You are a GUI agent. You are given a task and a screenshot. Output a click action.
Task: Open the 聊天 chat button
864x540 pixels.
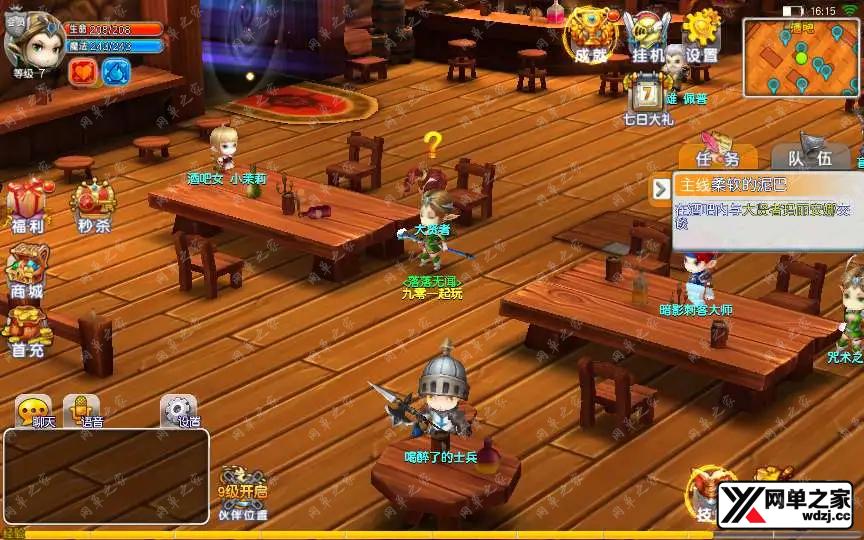33,411
